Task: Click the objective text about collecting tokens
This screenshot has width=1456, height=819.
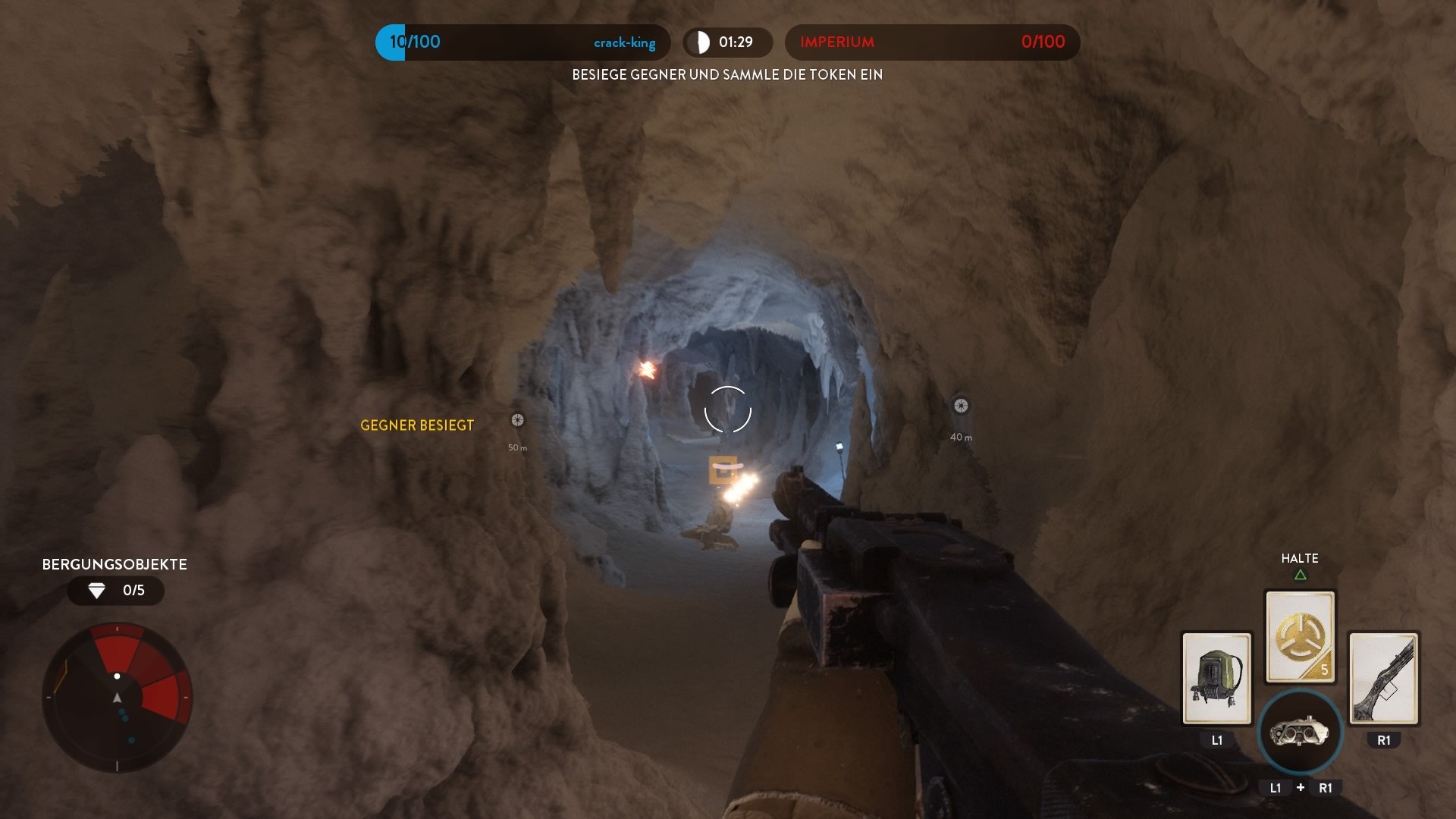Action: [727, 75]
